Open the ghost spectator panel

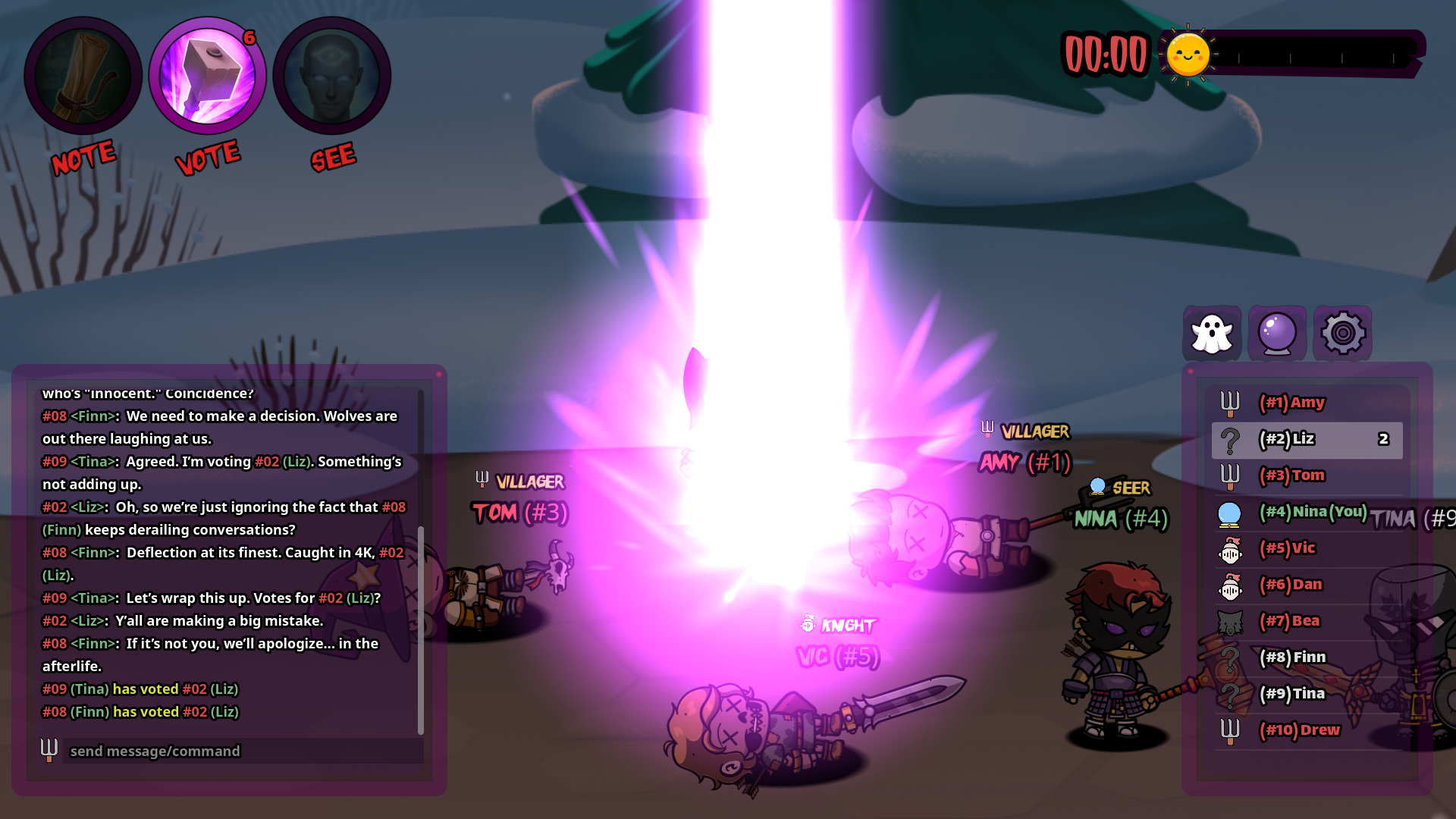[x=1211, y=332]
